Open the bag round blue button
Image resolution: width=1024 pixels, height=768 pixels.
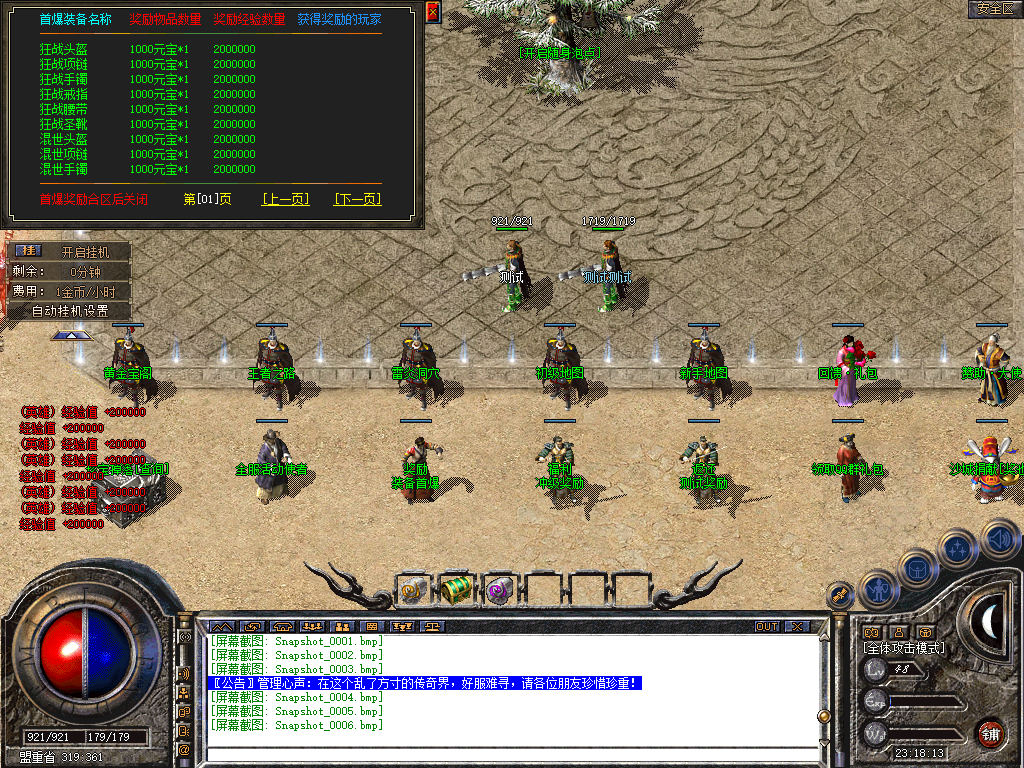pyautogui.click(x=918, y=568)
